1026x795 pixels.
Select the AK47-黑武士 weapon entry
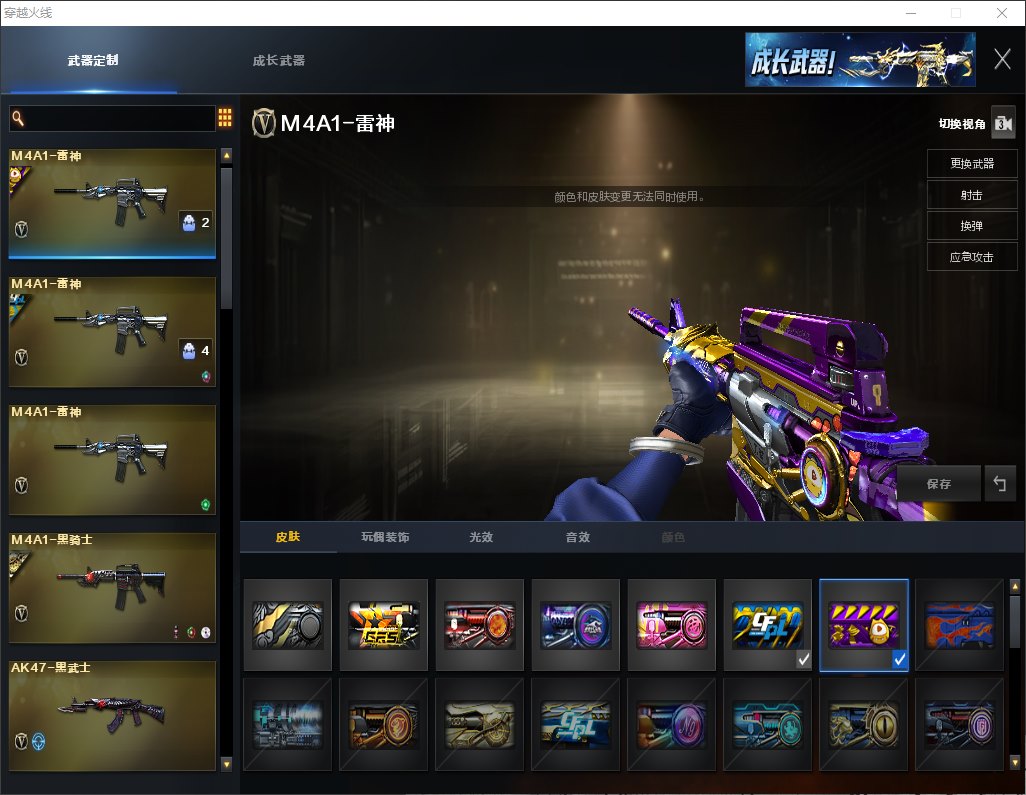tap(113, 715)
